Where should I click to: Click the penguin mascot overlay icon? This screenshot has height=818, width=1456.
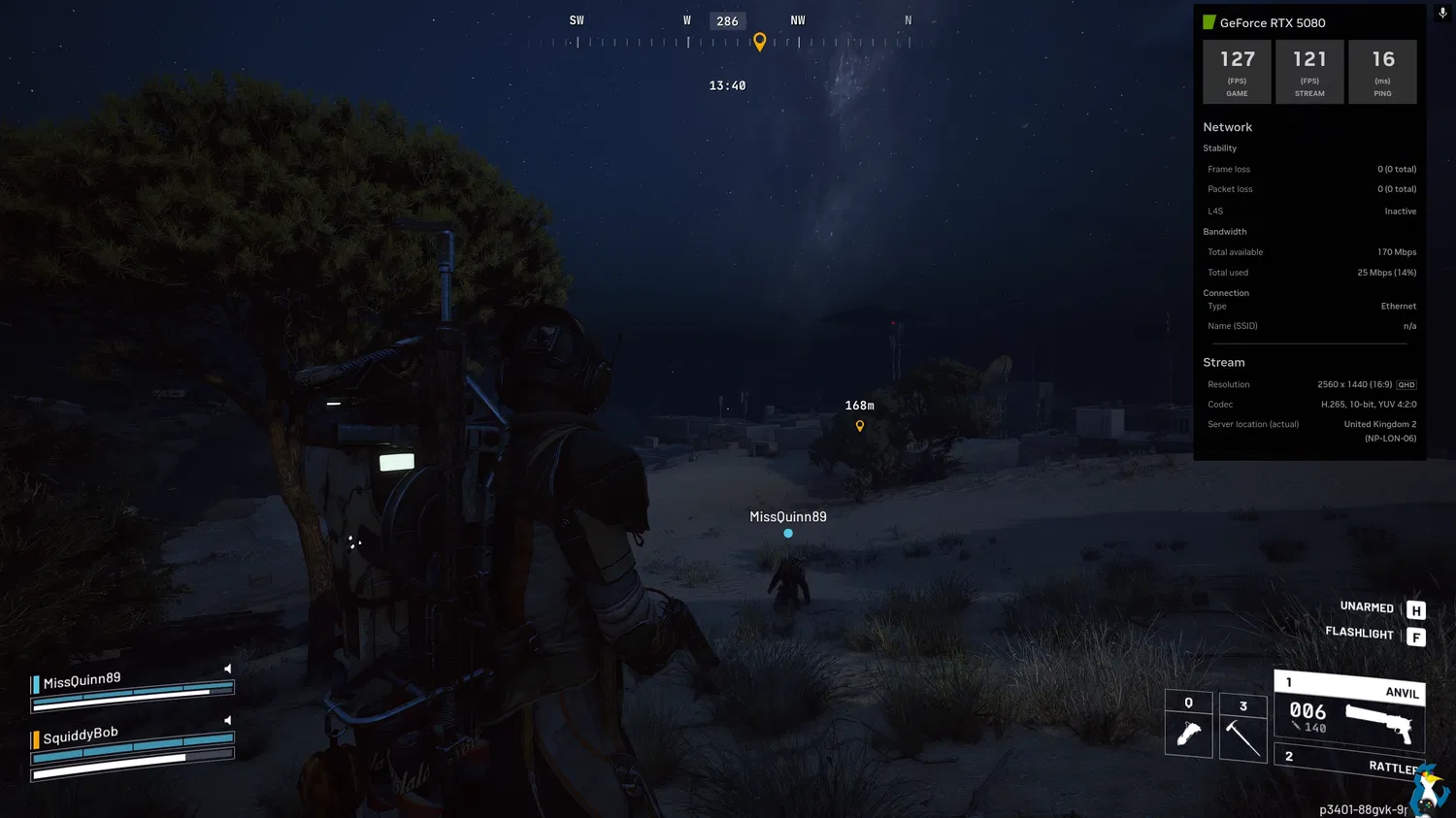pos(1429,788)
